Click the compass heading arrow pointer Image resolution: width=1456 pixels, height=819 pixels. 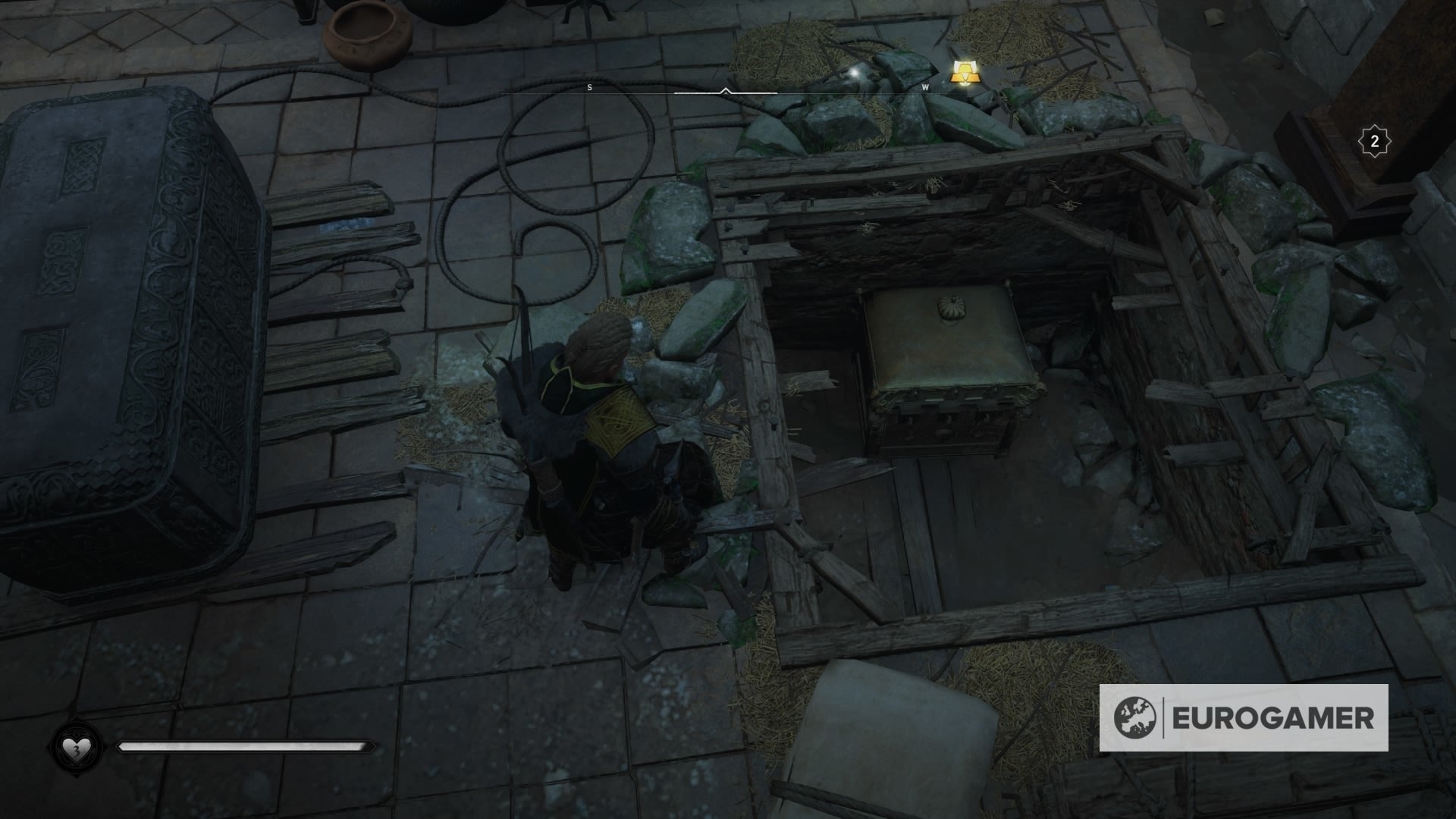726,91
